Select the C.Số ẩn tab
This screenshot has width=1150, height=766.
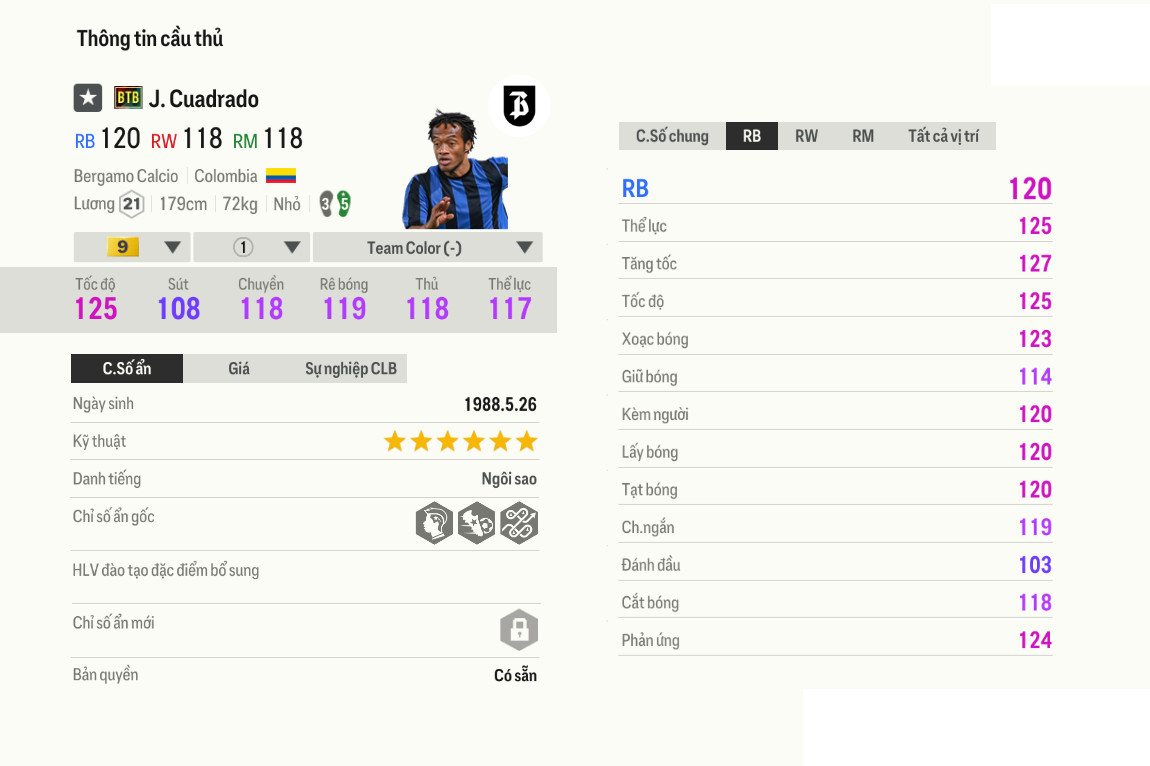tap(127, 368)
